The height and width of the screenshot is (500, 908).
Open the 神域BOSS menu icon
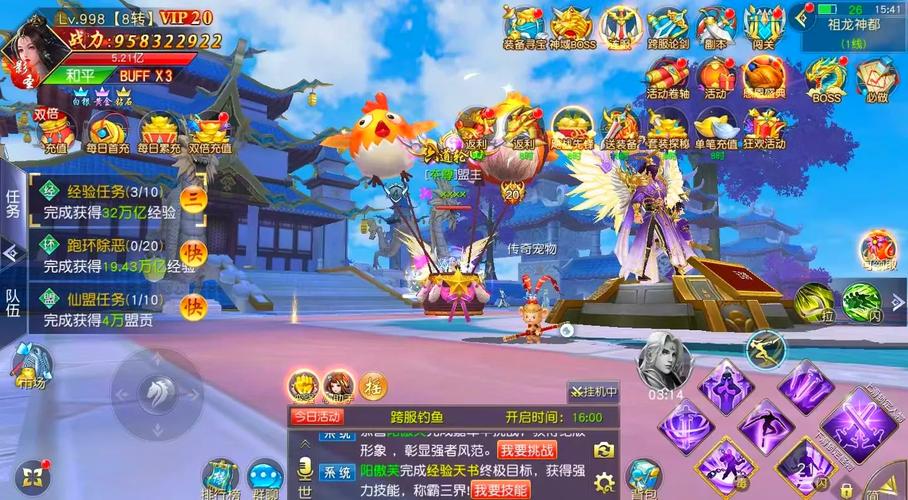[571, 27]
